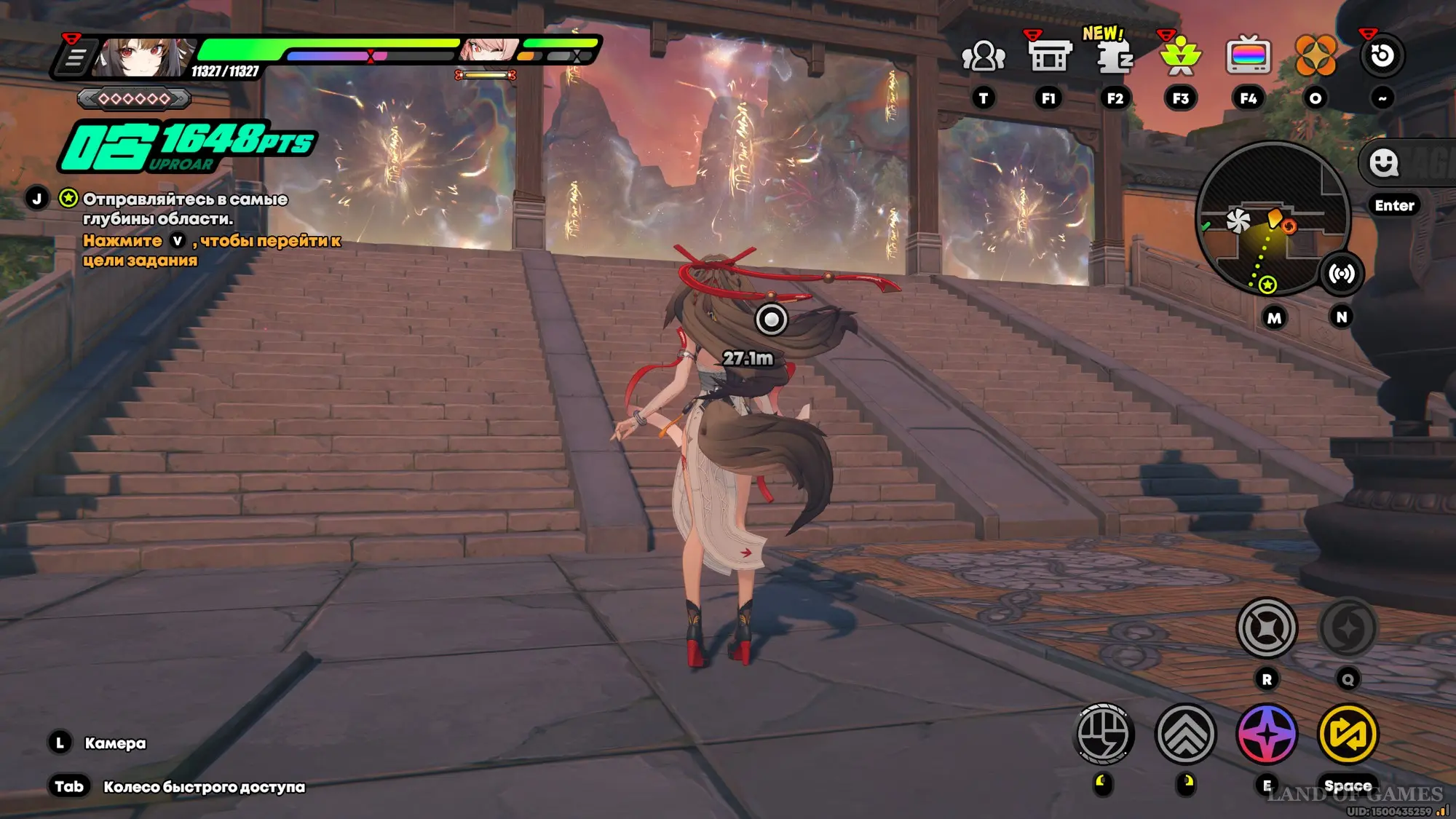Trigger the yellow swap character ability
Screen dimensions: 1456x819
tap(1348, 734)
